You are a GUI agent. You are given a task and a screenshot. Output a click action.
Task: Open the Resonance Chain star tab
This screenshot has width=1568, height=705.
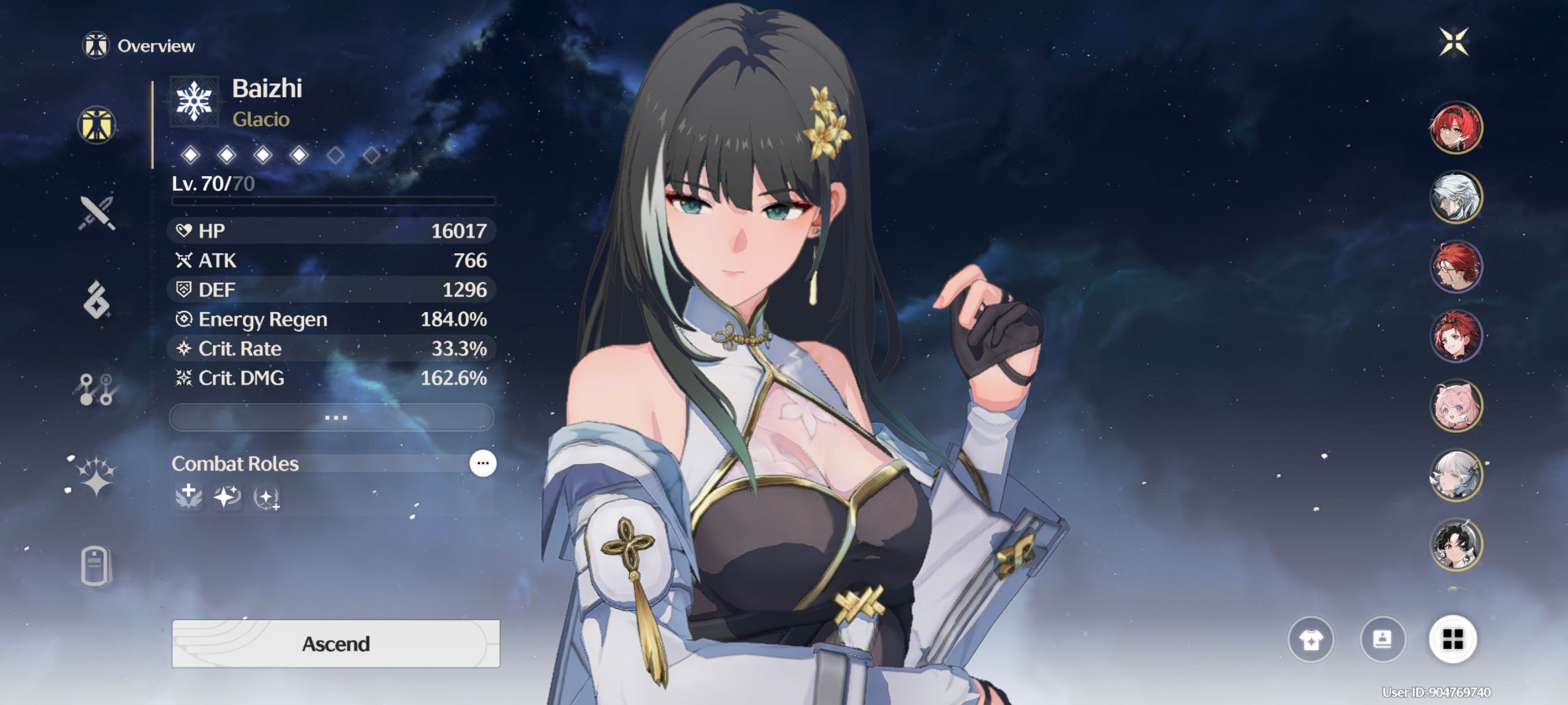[x=96, y=476]
